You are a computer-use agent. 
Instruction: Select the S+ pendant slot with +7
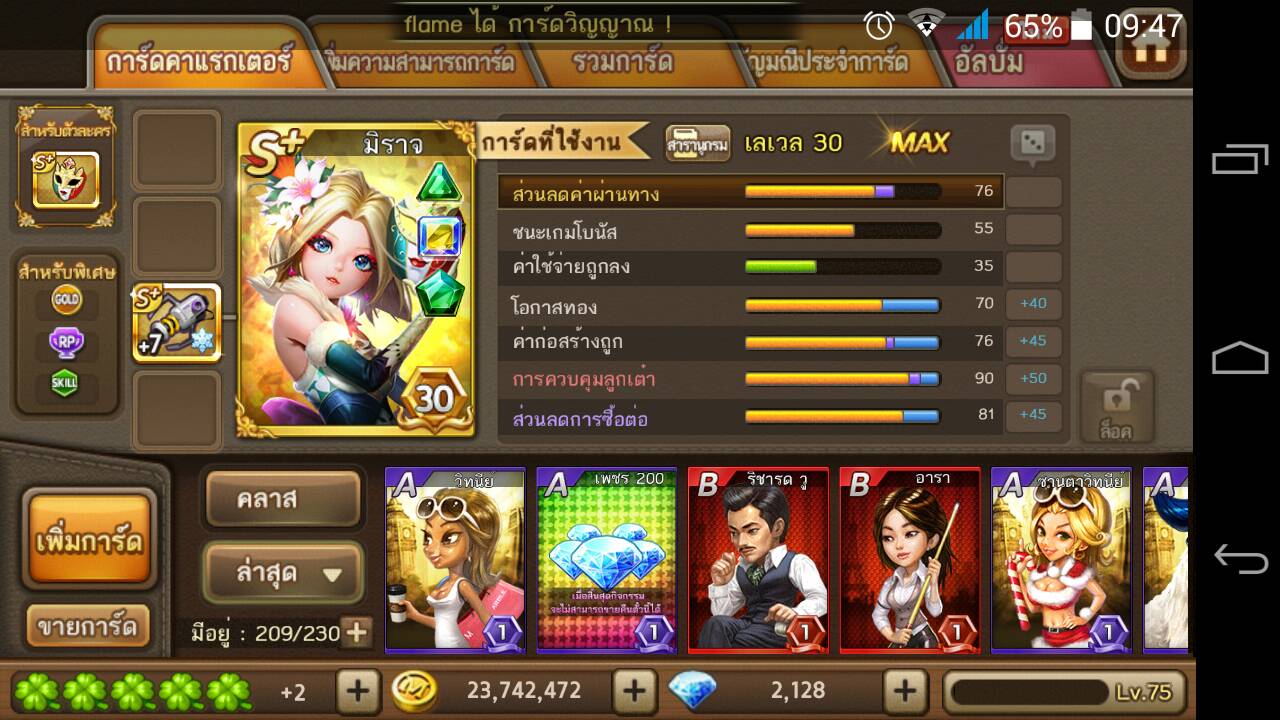pyautogui.click(x=176, y=323)
